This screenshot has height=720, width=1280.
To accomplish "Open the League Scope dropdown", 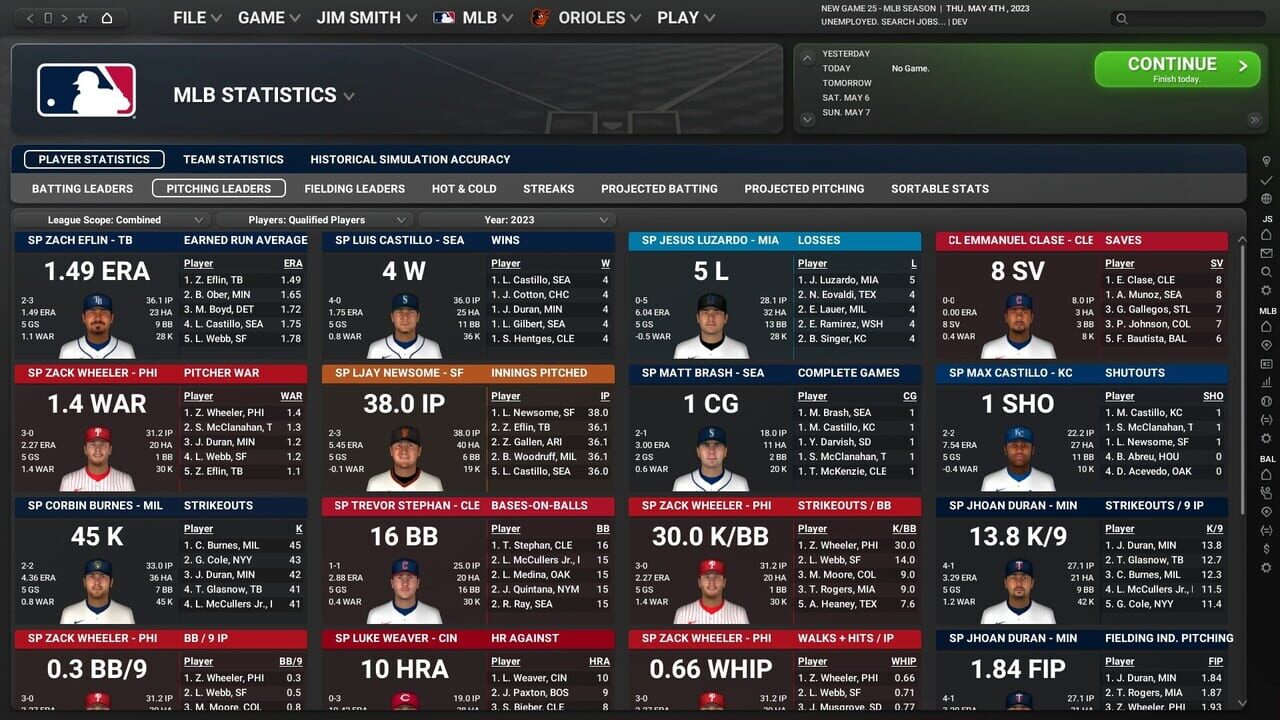I will pyautogui.click(x=112, y=220).
